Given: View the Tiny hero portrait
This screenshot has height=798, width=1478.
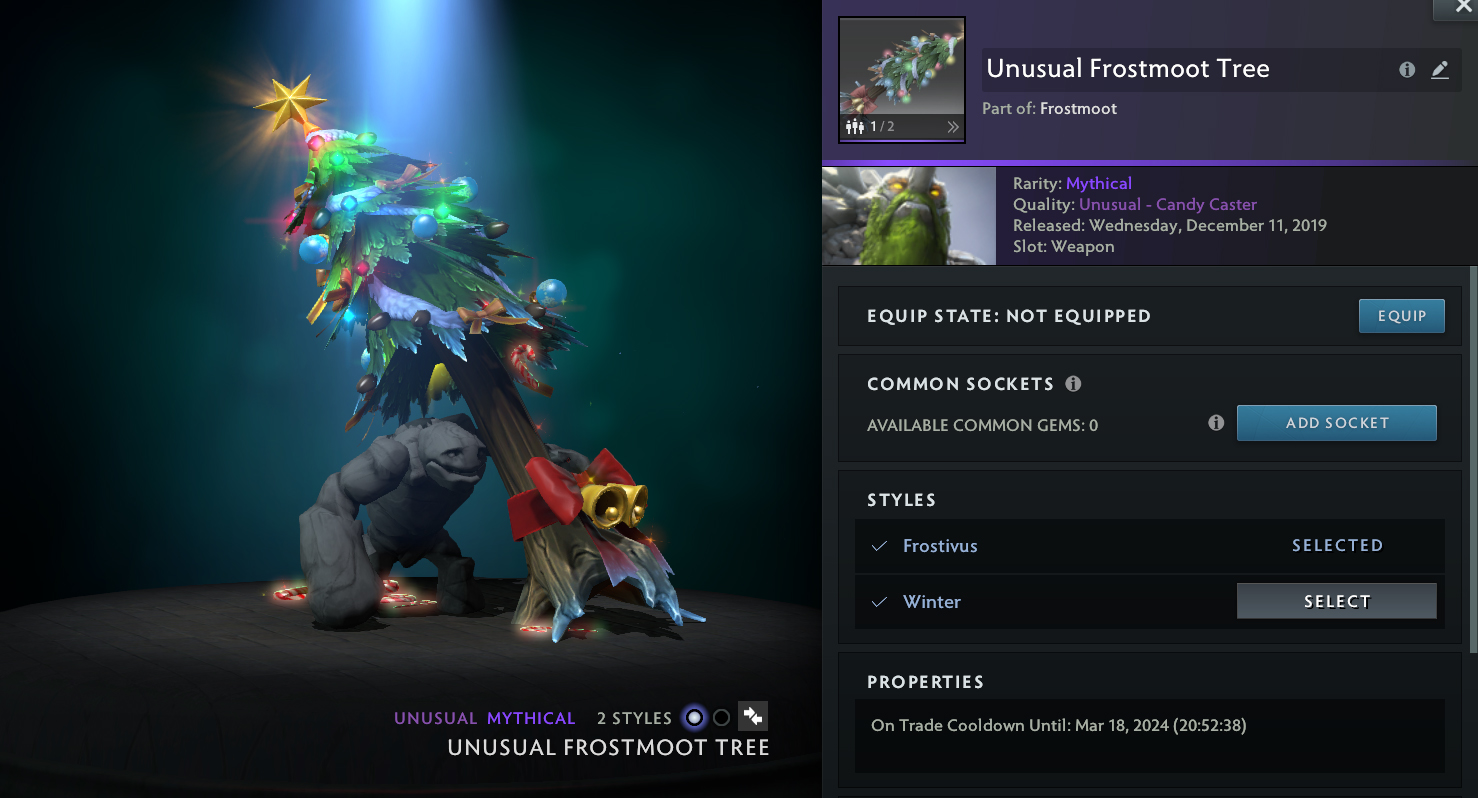Looking at the screenshot, I should tap(908, 216).
